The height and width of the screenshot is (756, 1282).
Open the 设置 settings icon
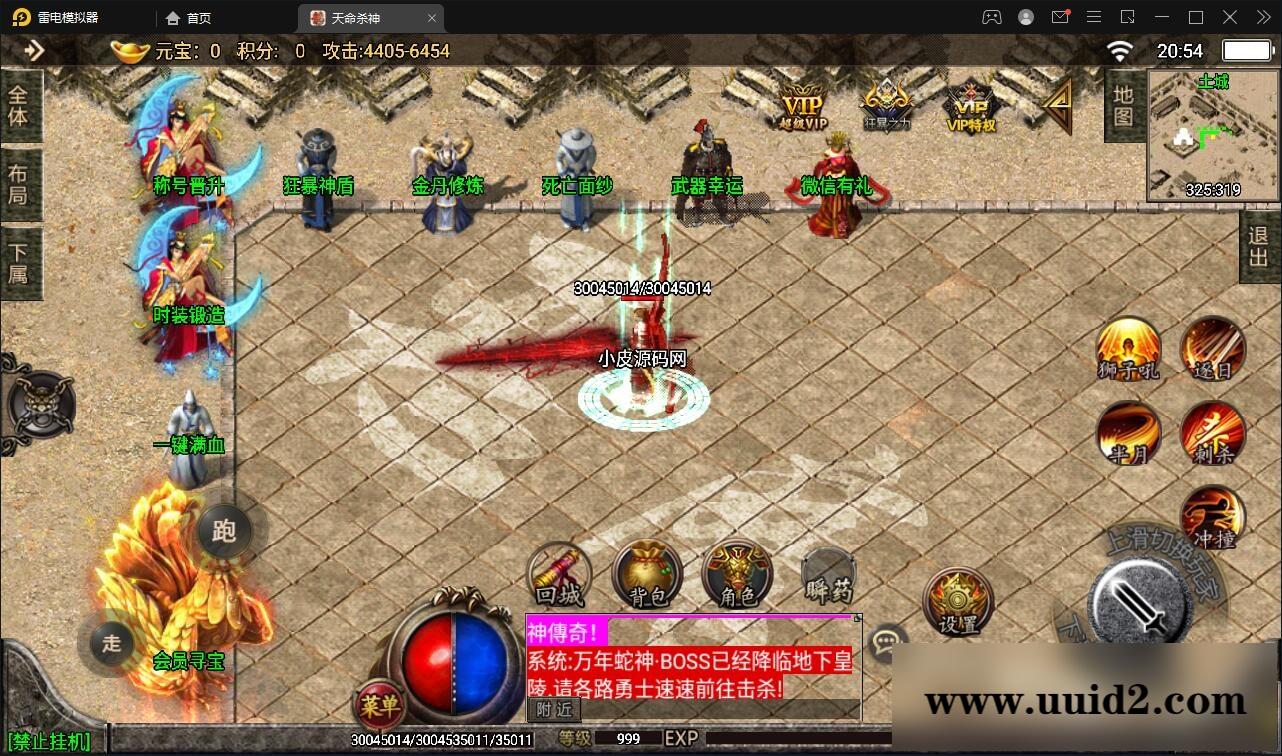tap(956, 600)
